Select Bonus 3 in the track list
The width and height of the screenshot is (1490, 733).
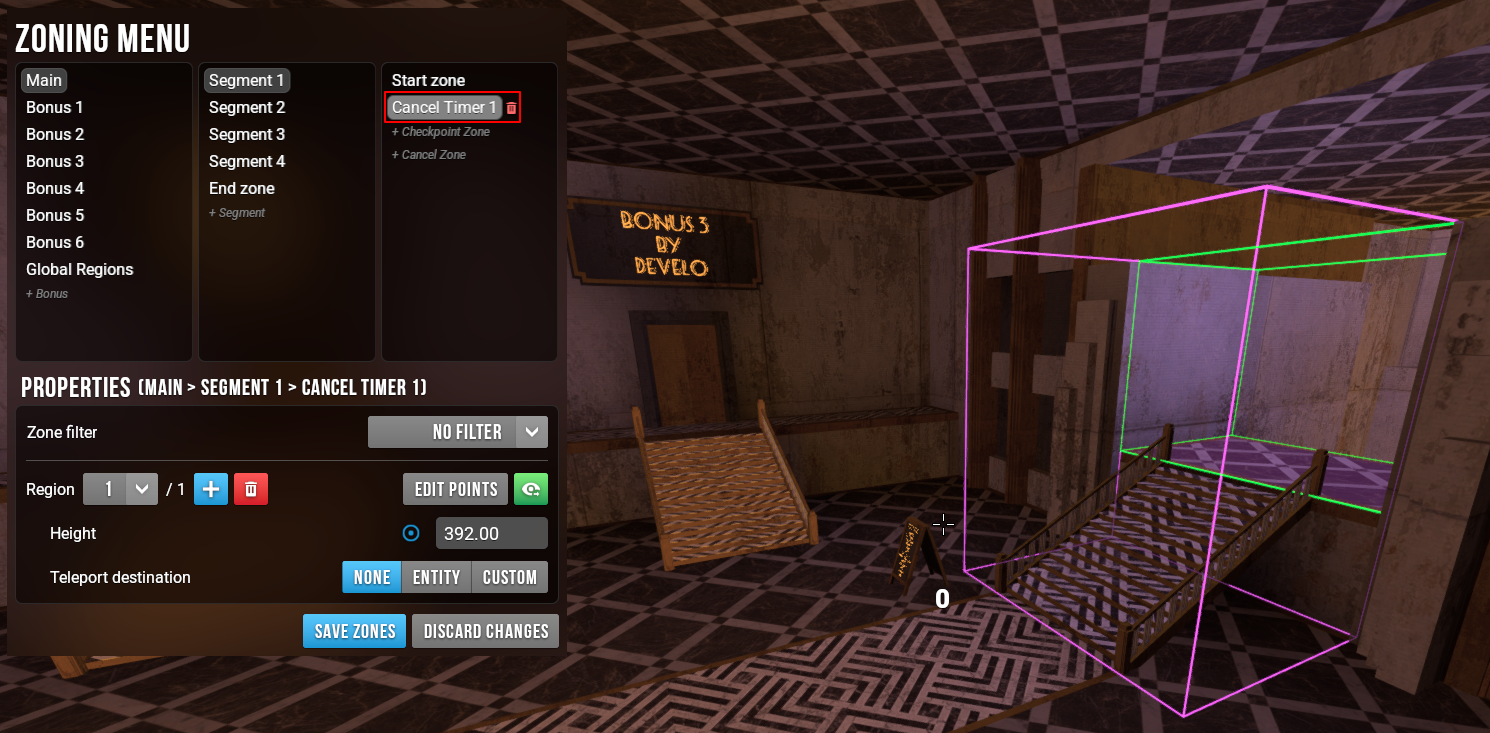pos(55,161)
